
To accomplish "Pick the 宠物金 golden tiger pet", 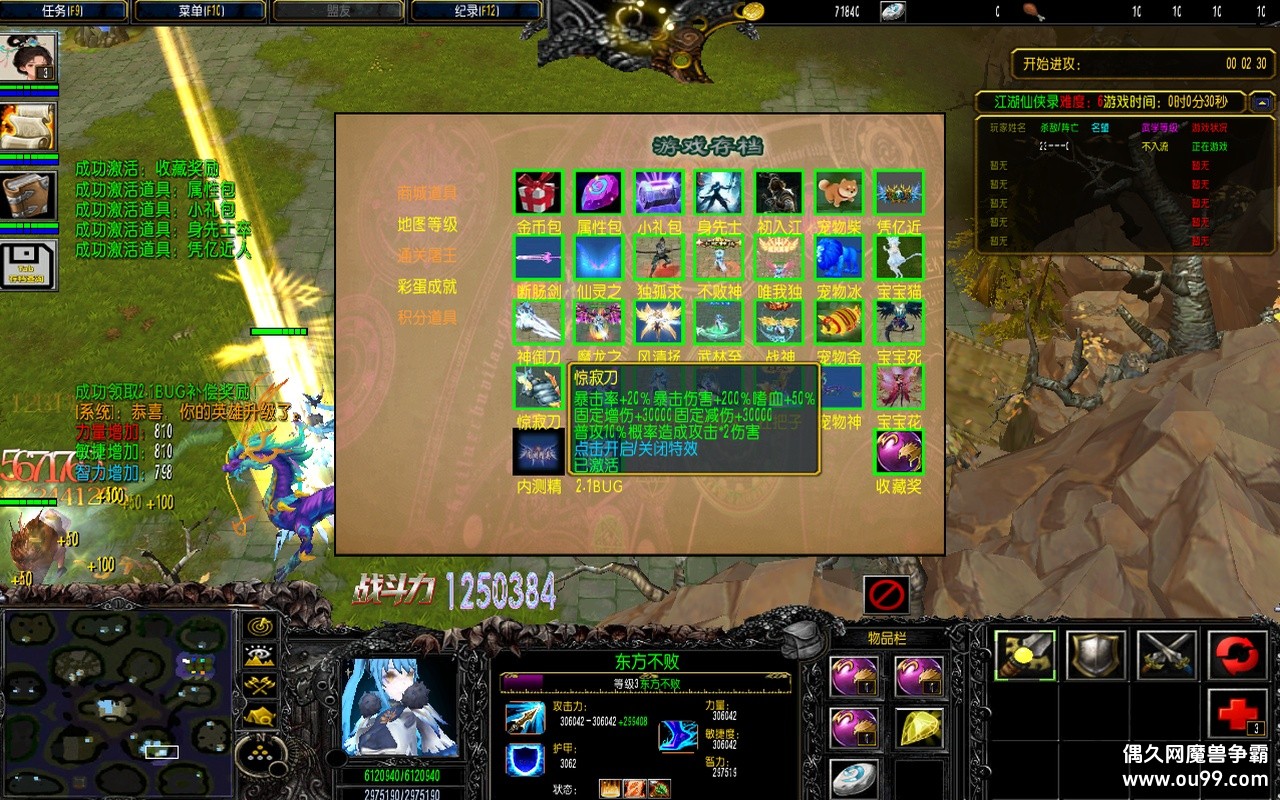I will (838, 322).
